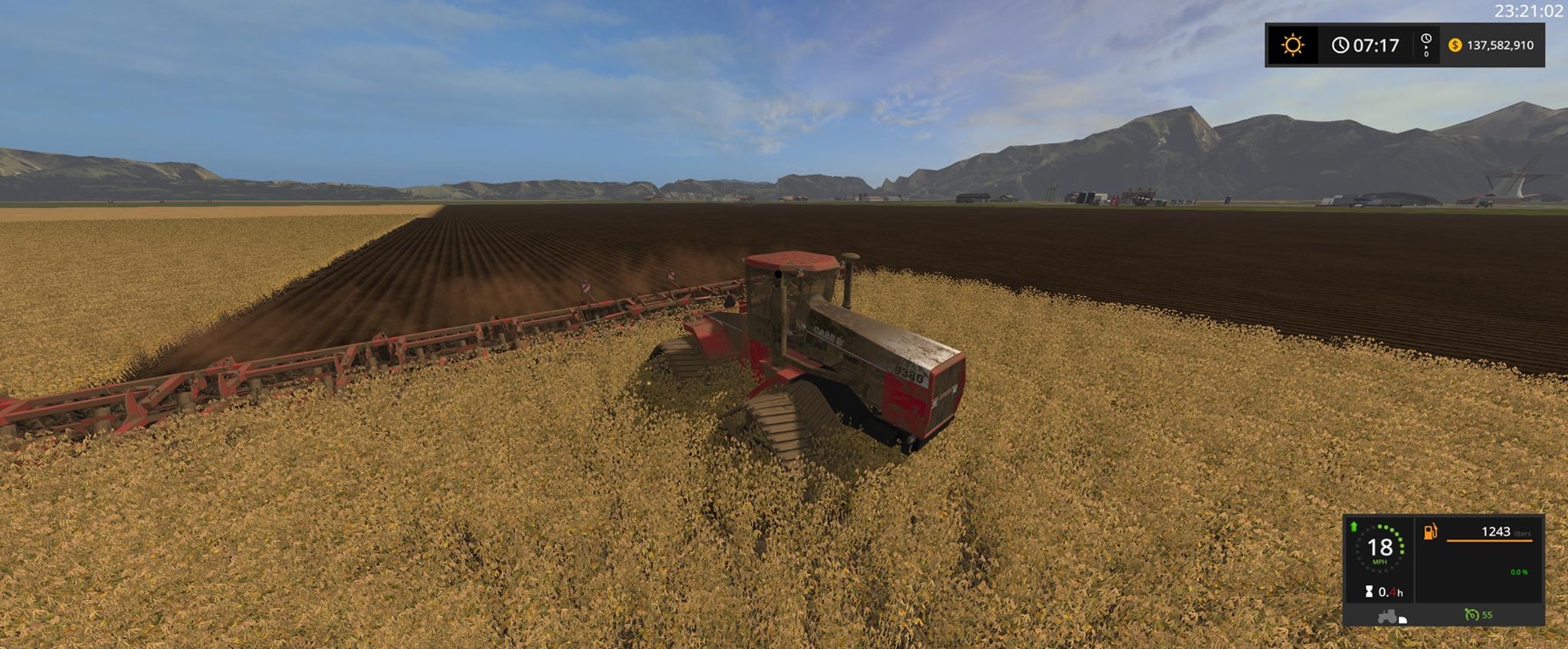1568x649 pixels.
Task: Select the 07:17 game time display
Action: (x=1375, y=44)
